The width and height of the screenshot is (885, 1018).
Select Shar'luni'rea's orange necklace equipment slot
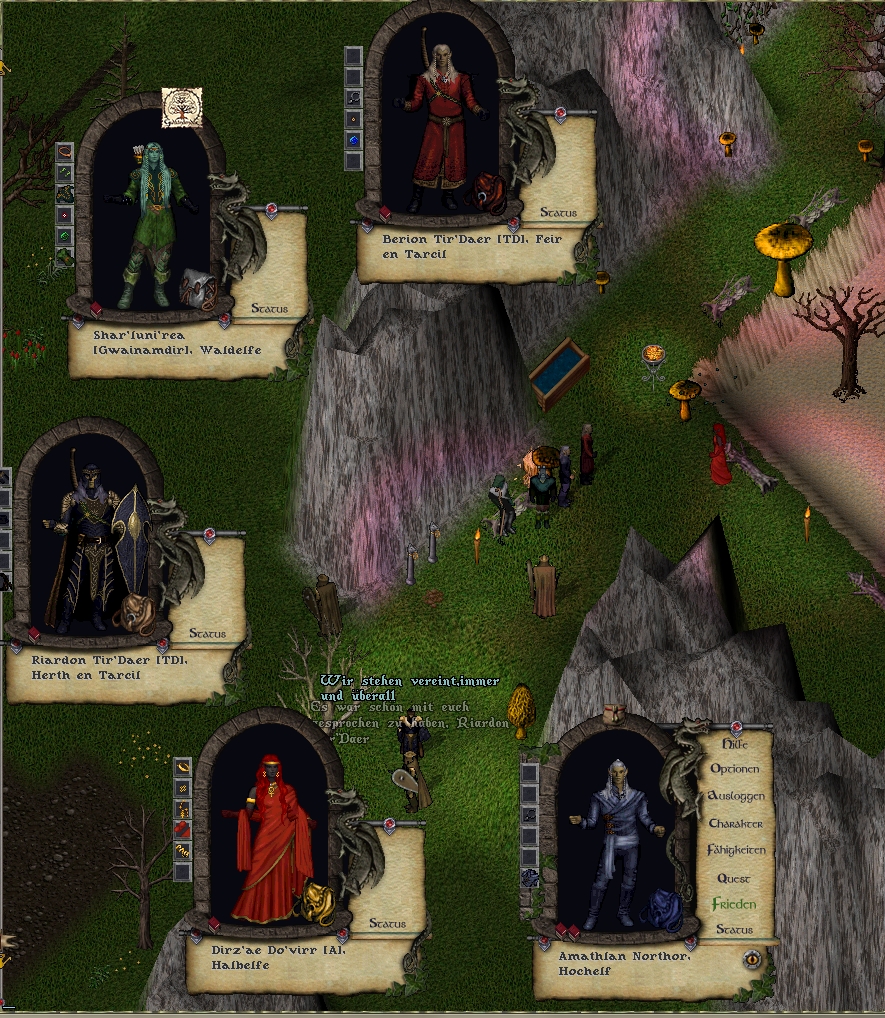(65, 151)
